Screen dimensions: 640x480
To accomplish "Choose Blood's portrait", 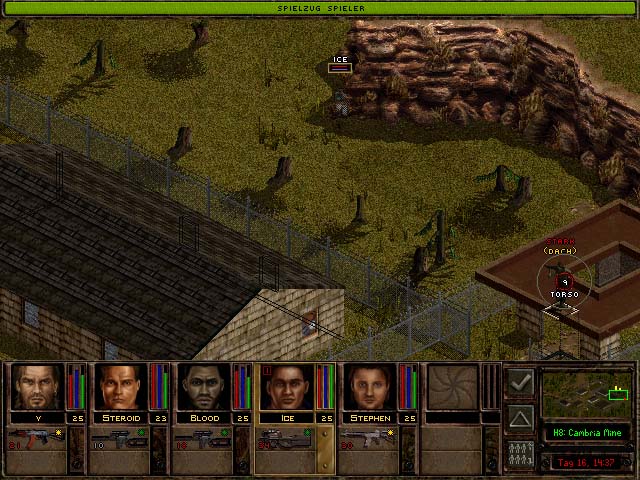I will pos(203,388).
